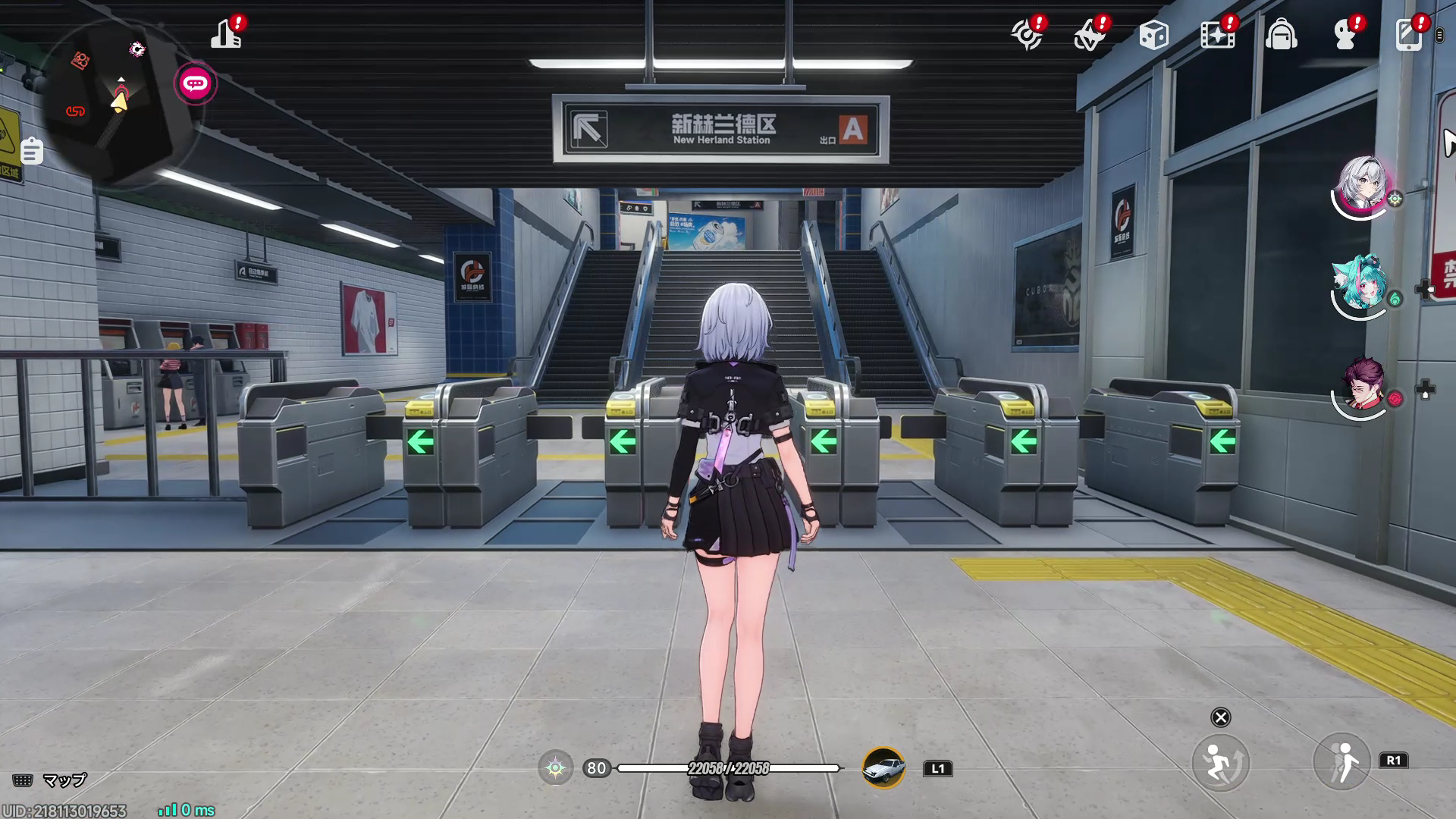Toggle the sprint action button
This screenshot has width=1456, height=819.
(x=1222, y=762)
